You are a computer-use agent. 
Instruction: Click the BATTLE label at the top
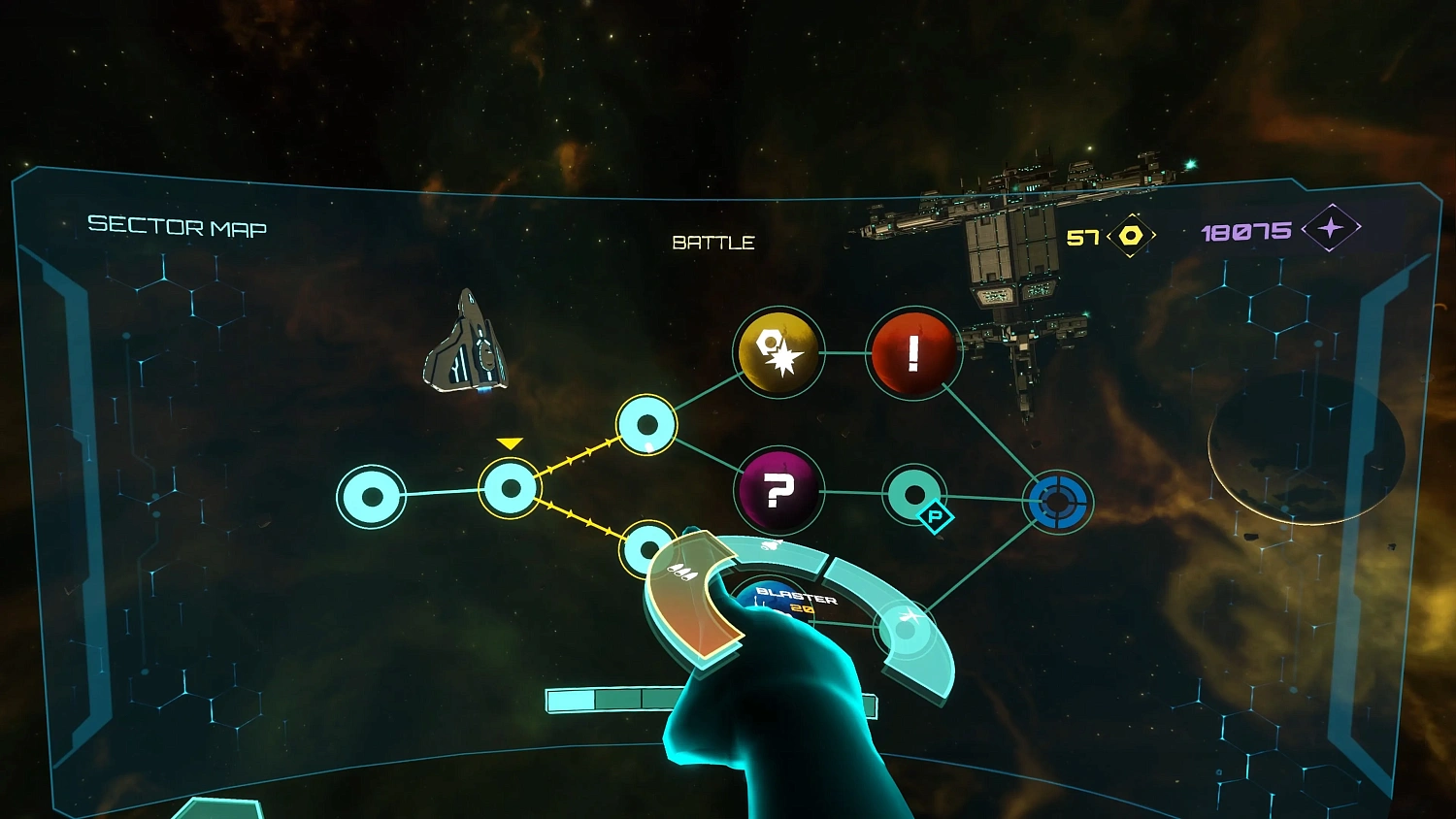click(713, 242)
